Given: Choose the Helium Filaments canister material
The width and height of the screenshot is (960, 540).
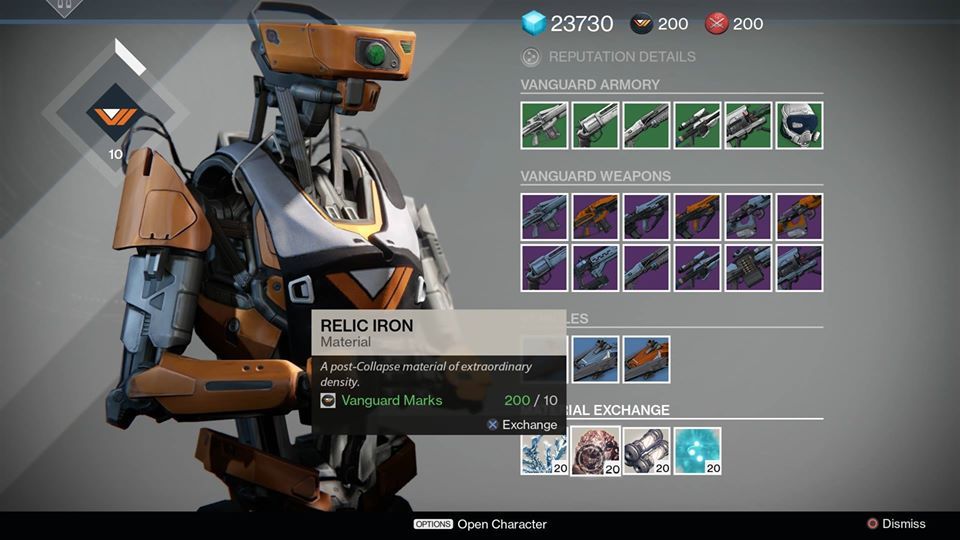Looking at the screenshot, I should coord(646,451).
